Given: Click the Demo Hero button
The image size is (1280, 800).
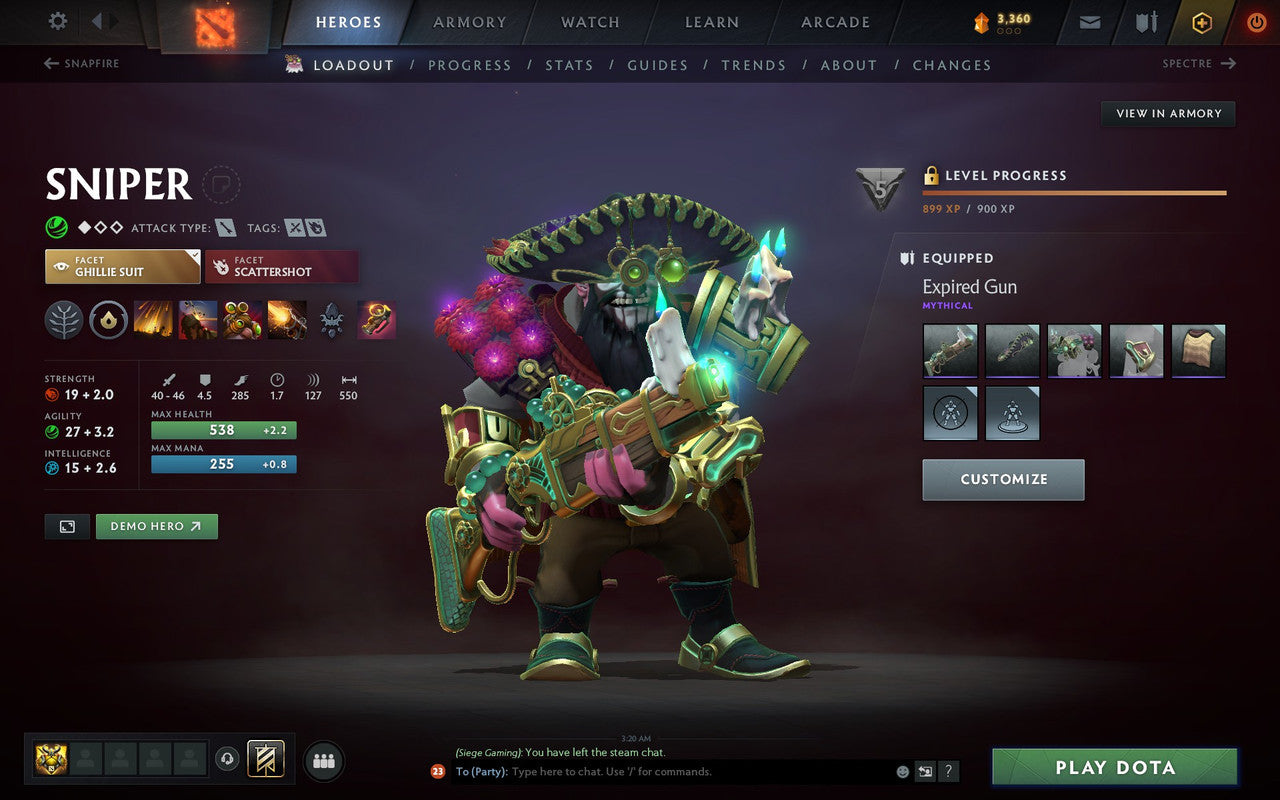Looking at the screenshot, I should 156,526.
